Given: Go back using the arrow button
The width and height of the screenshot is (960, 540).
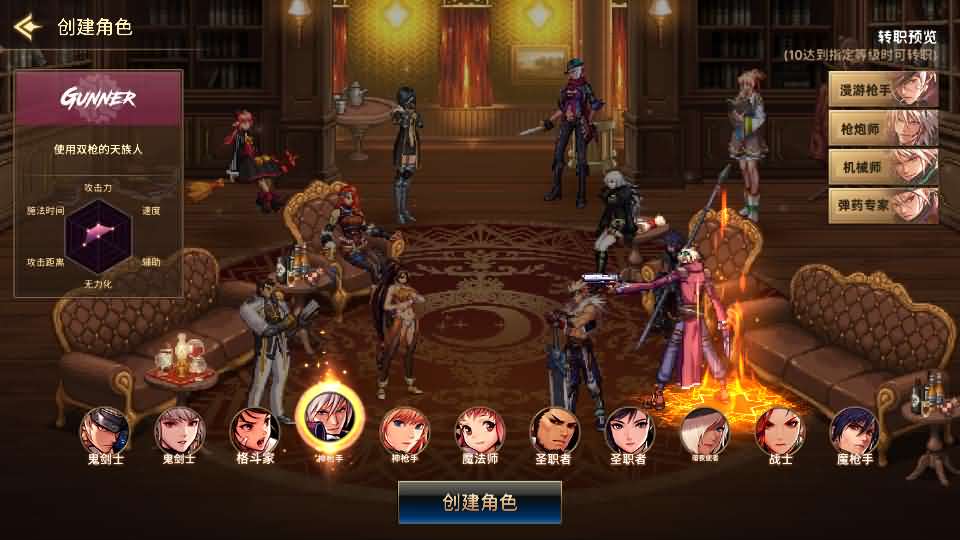Looking at the screenshot, I should (27, 26).
